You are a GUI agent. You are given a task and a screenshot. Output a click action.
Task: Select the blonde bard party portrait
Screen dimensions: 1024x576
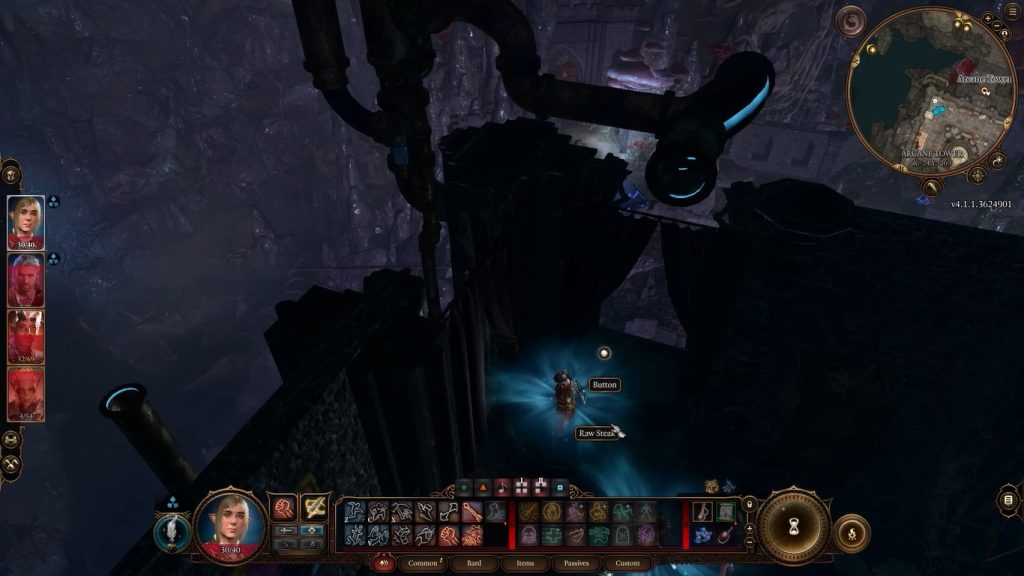[26, 221]
